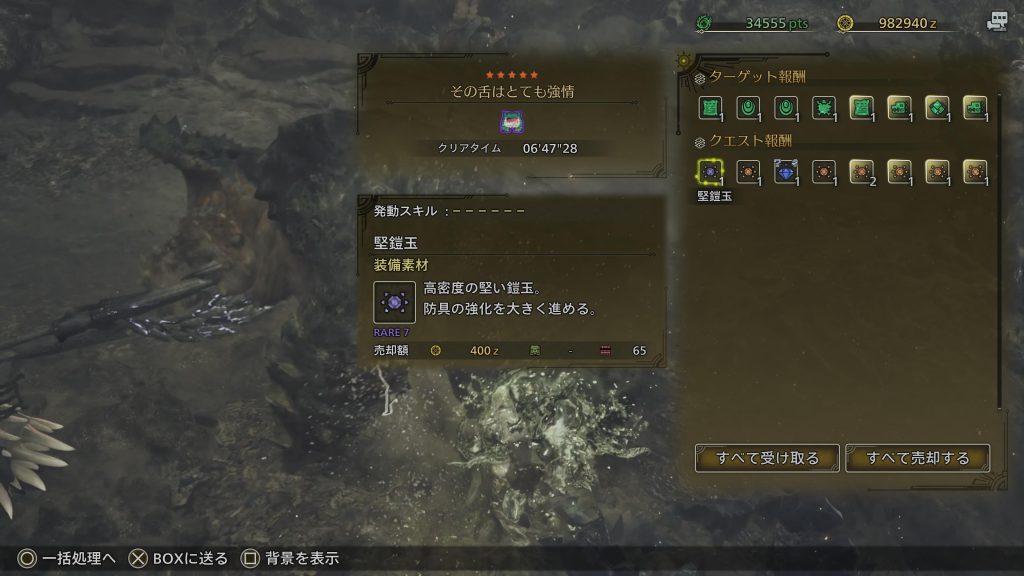Click the すべて受け取る (receive all) button
Screen dimensions: 1024x576
(767, 458)
